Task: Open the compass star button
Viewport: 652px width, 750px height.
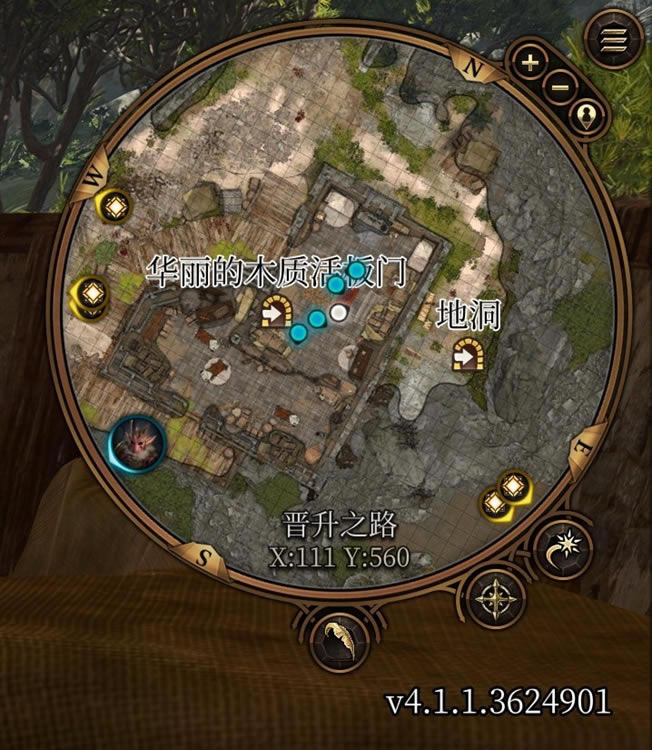Action: tap(496, 598)
